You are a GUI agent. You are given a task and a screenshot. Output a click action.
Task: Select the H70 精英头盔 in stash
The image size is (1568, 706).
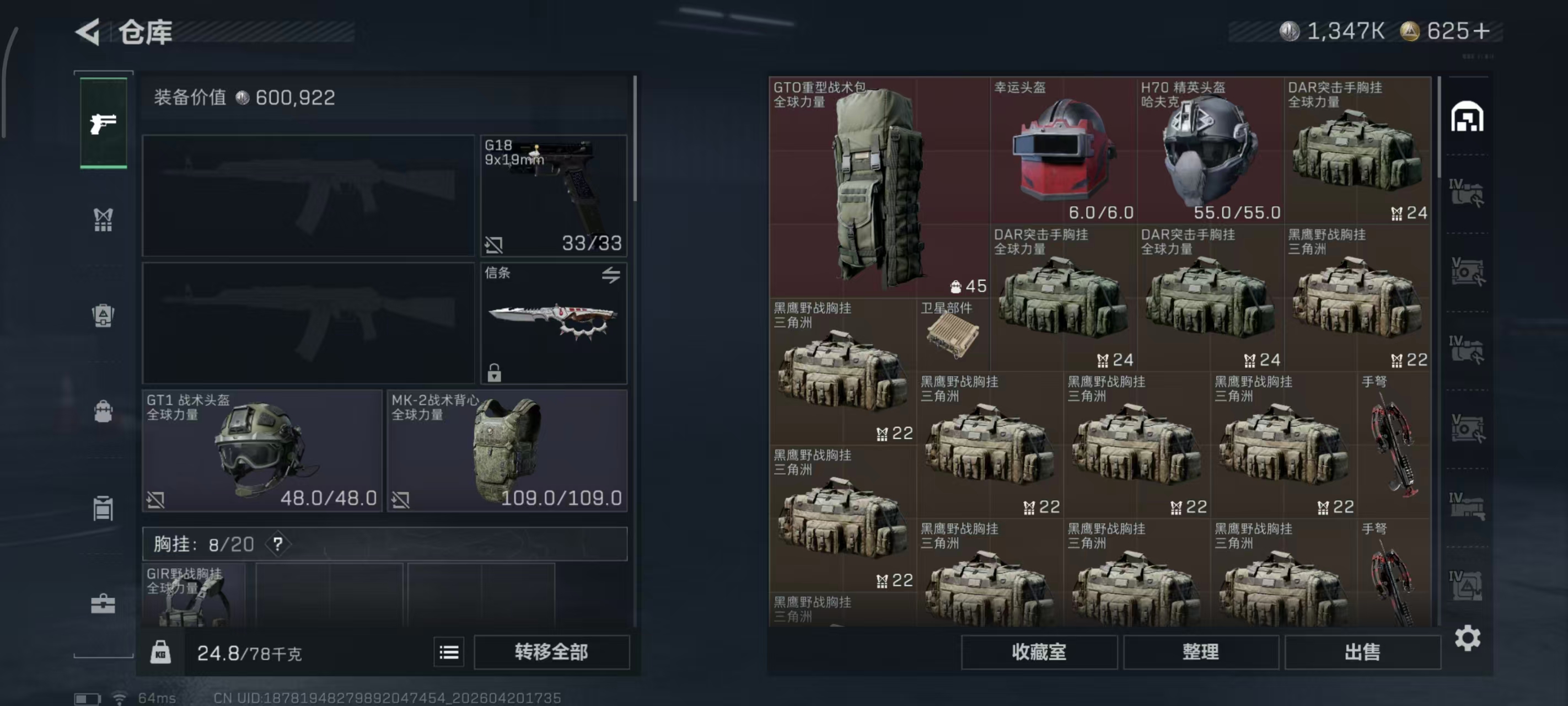(1210, 150)
